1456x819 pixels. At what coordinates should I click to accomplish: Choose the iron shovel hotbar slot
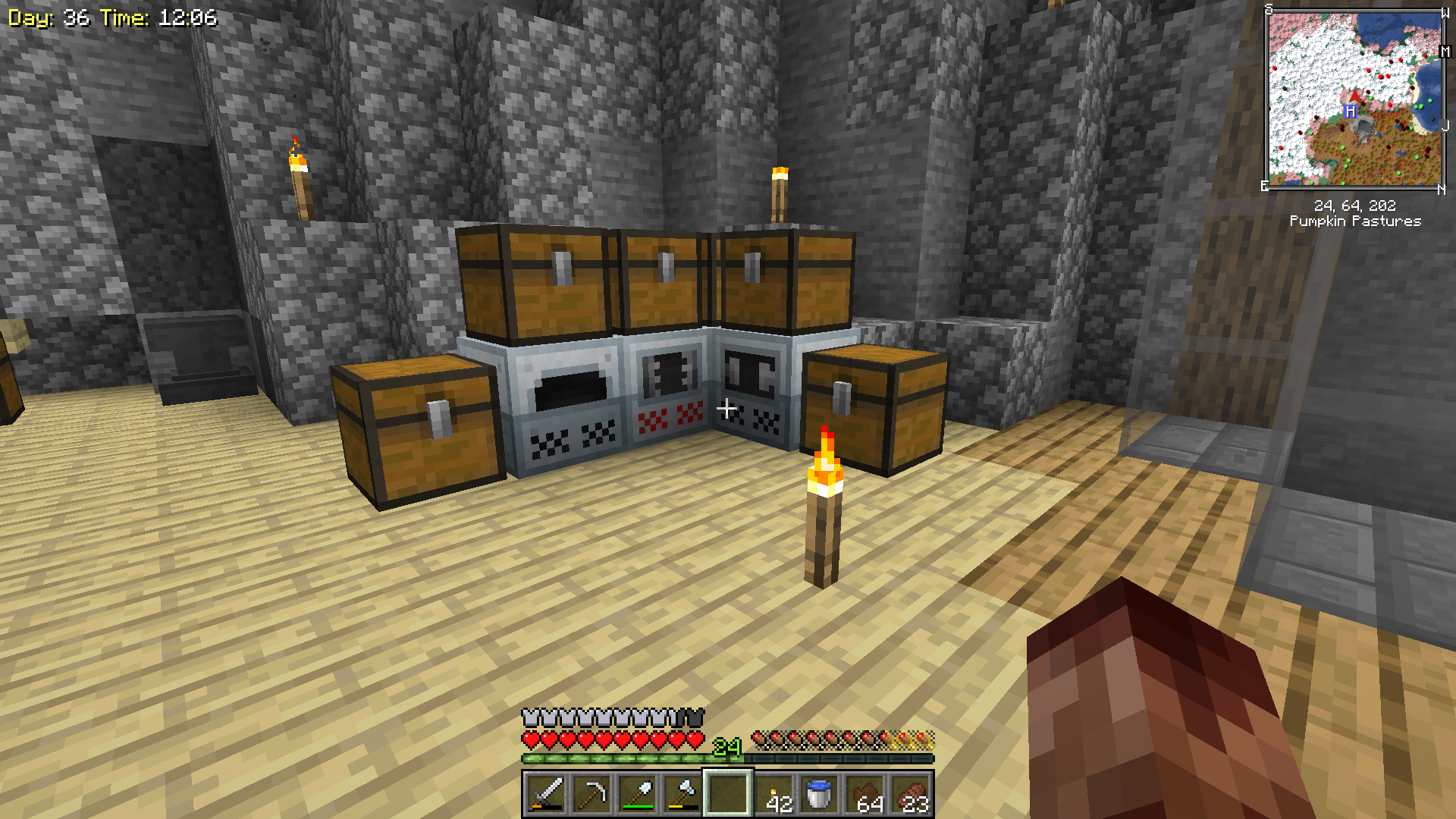tap(637, 794)
